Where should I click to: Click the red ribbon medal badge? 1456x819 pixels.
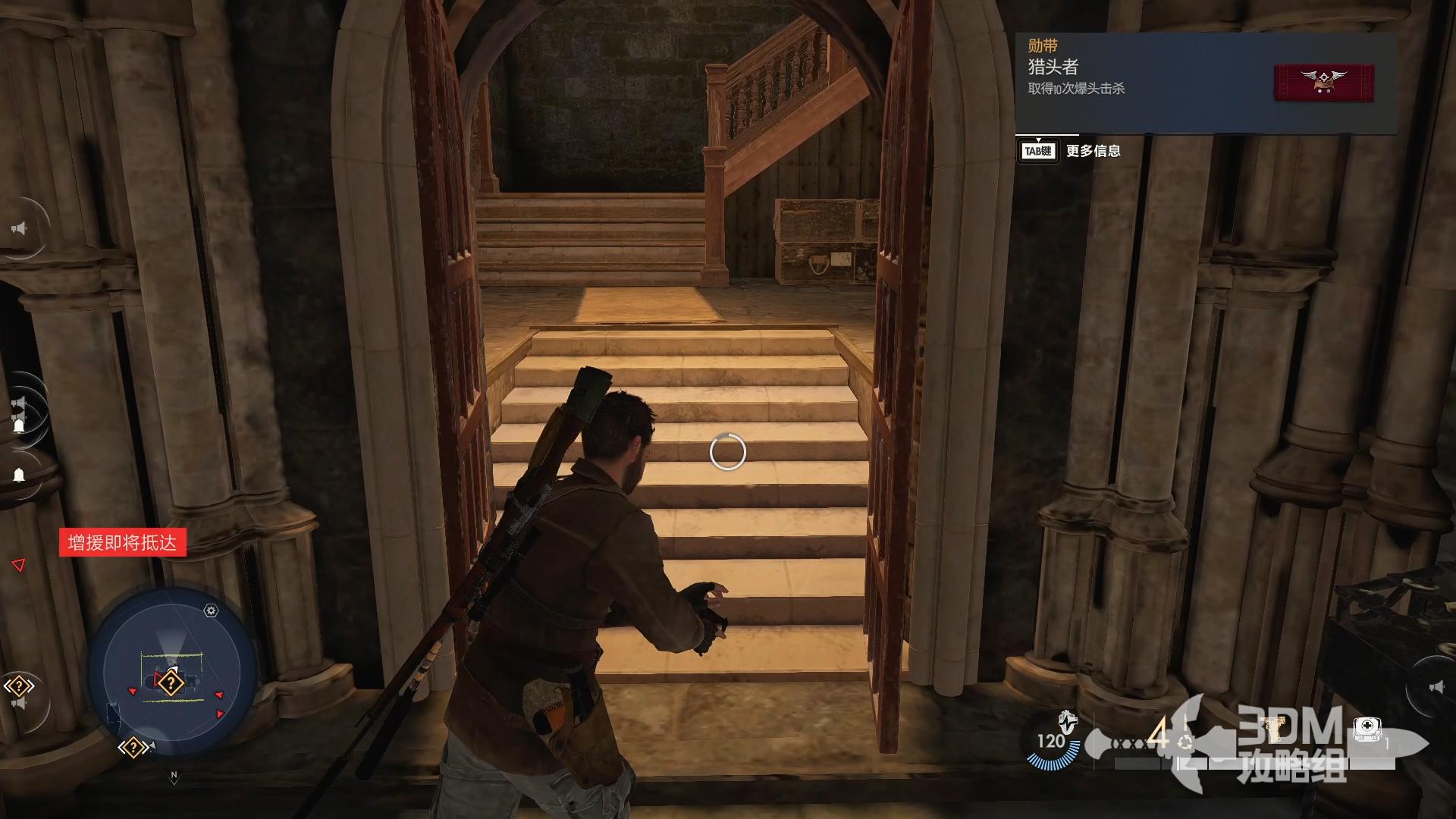point(1323,83)
